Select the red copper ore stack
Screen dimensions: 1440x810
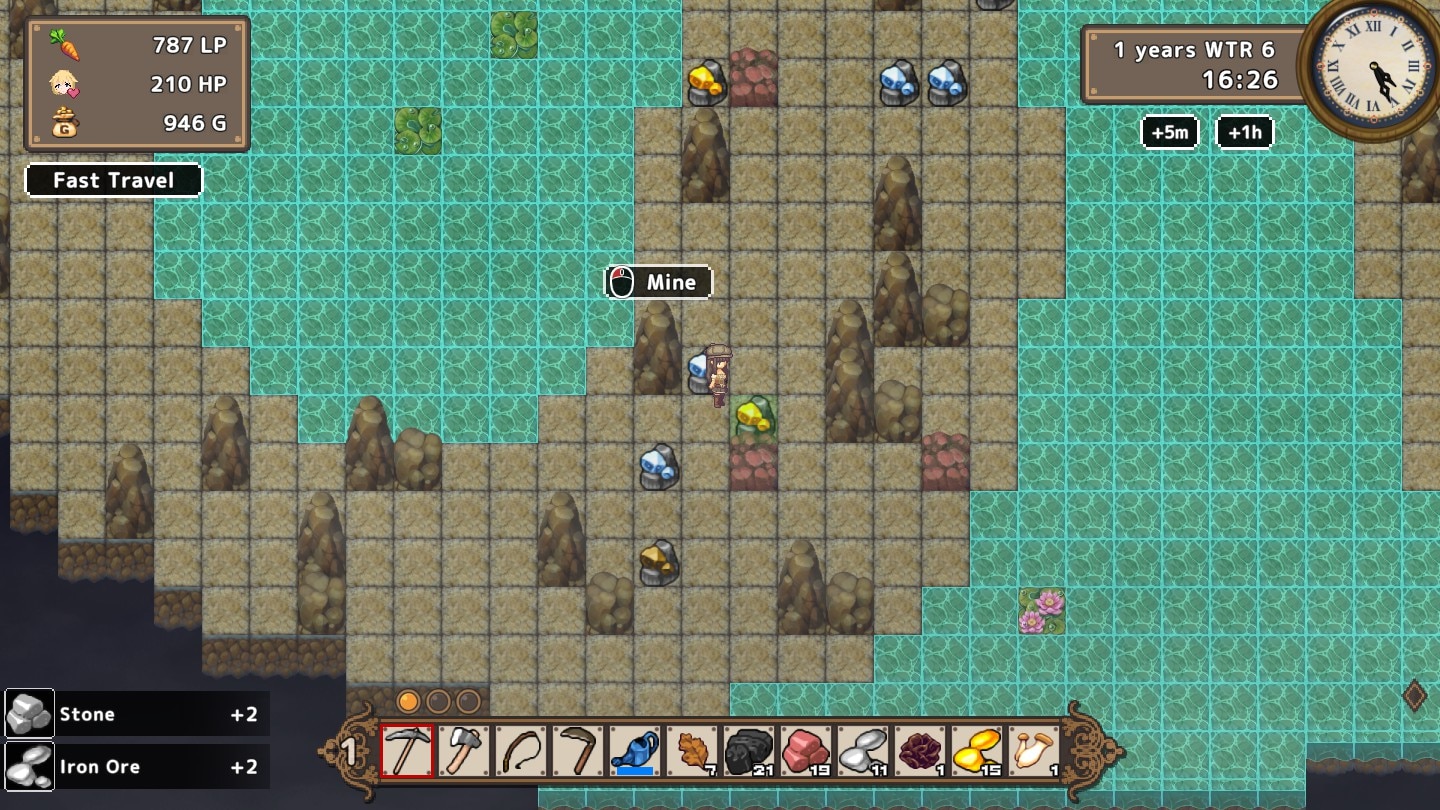click(805, 751)
